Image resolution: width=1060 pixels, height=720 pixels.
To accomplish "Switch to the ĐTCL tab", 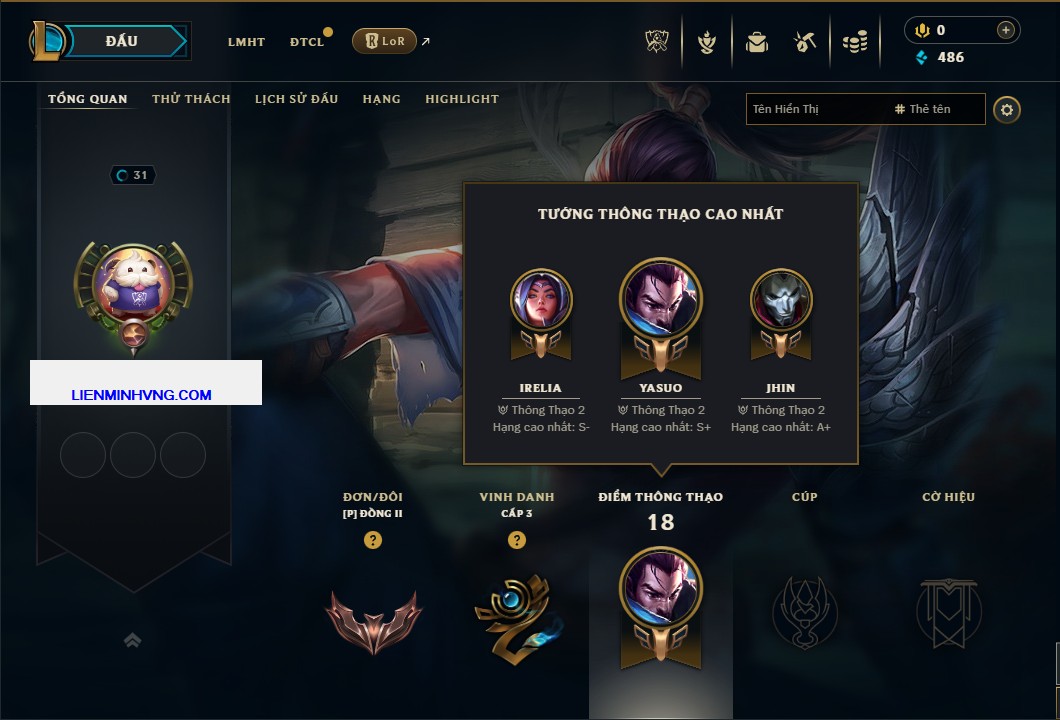I will tap(306, 42).
